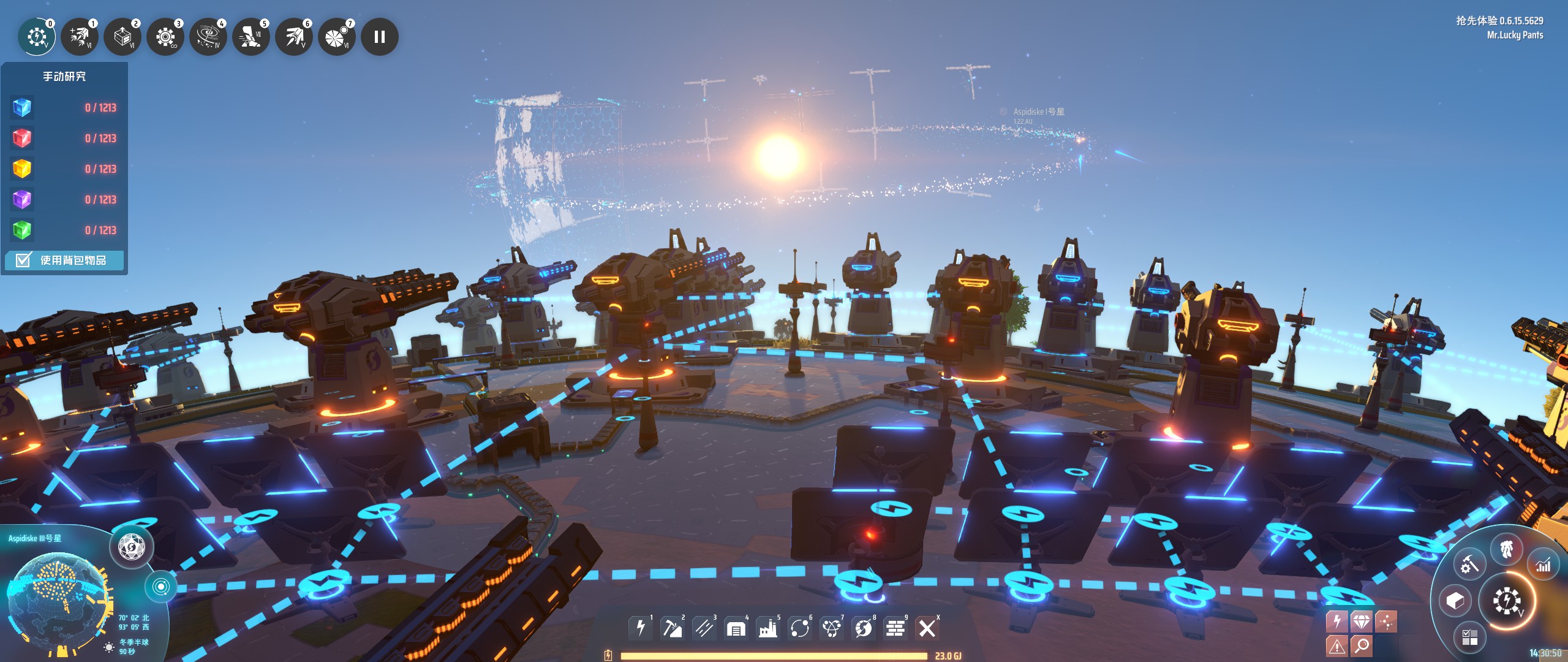The image size is (1568, 662).
Task: Open the white cube inventory button
Action: (1455, 601)
